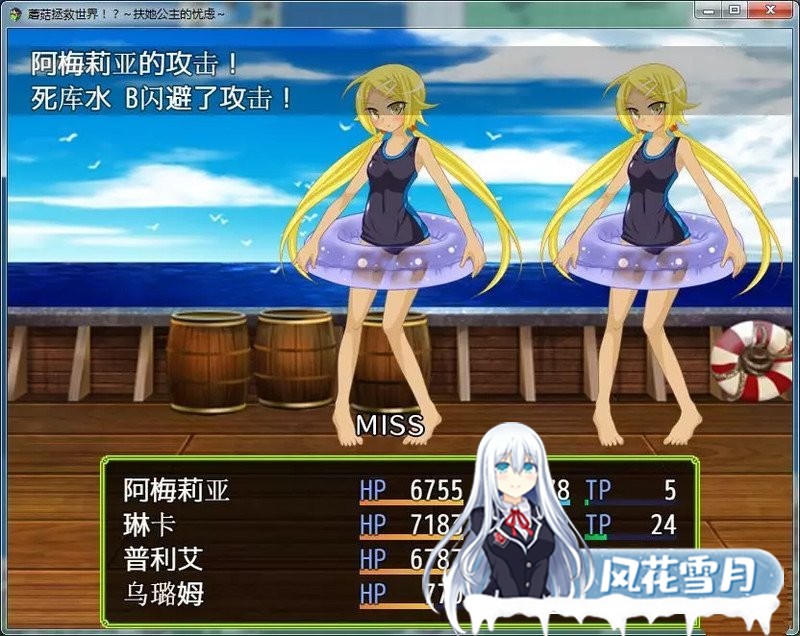The image size is (800, 636).
Task: Select party member 阿梅莉亚 in status list
Action: pyautogui.click(x=177, y=491)
